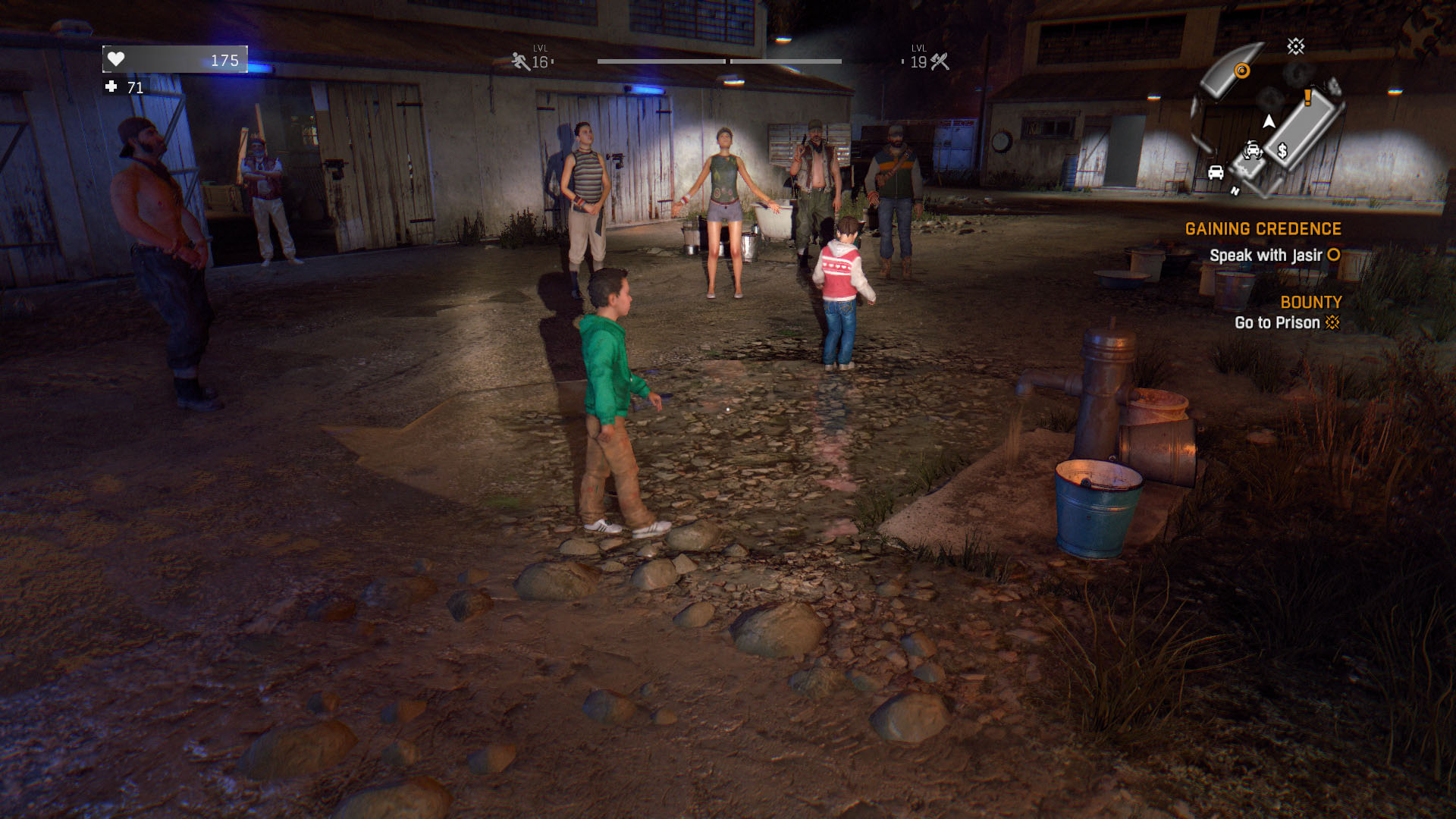This screenshot has height=819, width=1456.
Task: Click the dollar sign shop marker
Action: coord(1282,151)
